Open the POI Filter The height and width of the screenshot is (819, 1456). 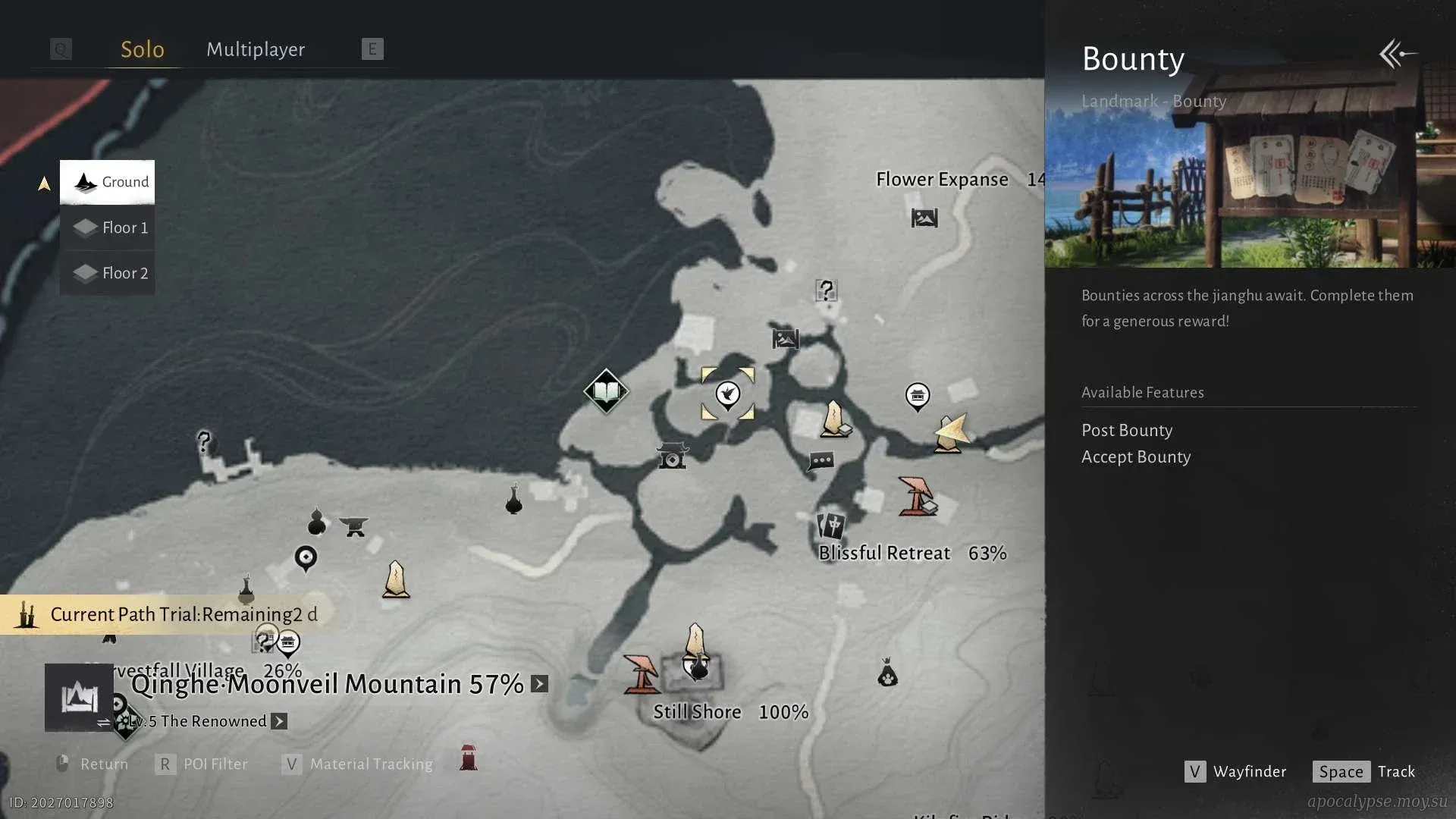[202, 764]
